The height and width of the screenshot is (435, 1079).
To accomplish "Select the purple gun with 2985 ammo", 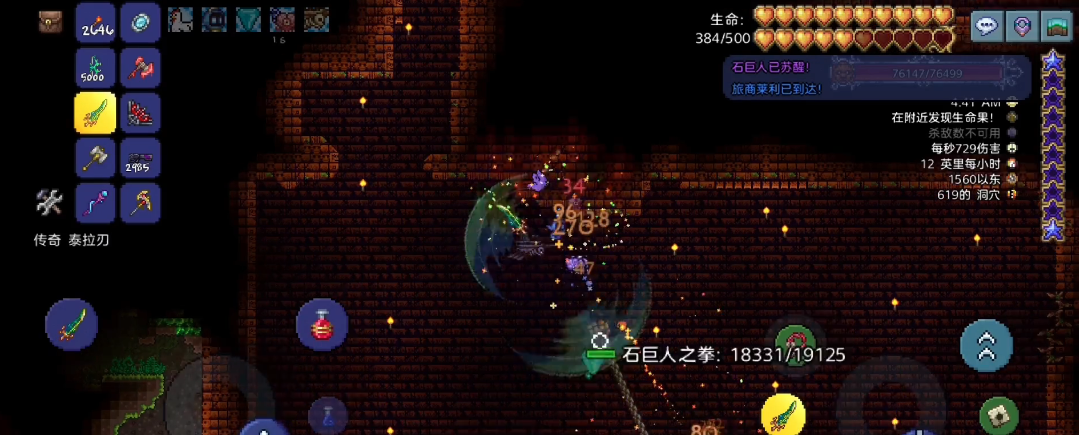I will pos(140,158).
